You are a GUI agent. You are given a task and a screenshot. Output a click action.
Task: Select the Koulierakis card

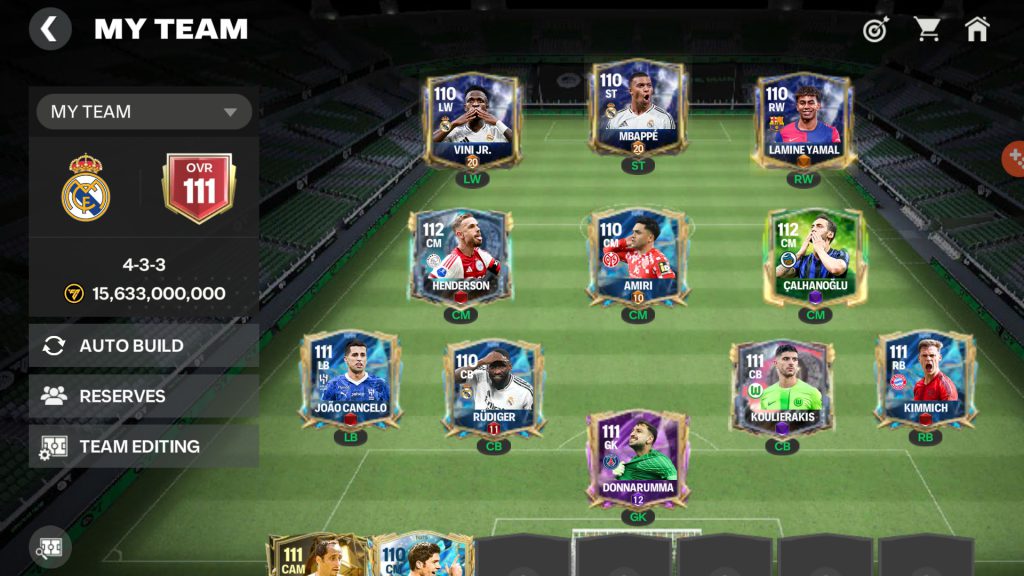781,388
